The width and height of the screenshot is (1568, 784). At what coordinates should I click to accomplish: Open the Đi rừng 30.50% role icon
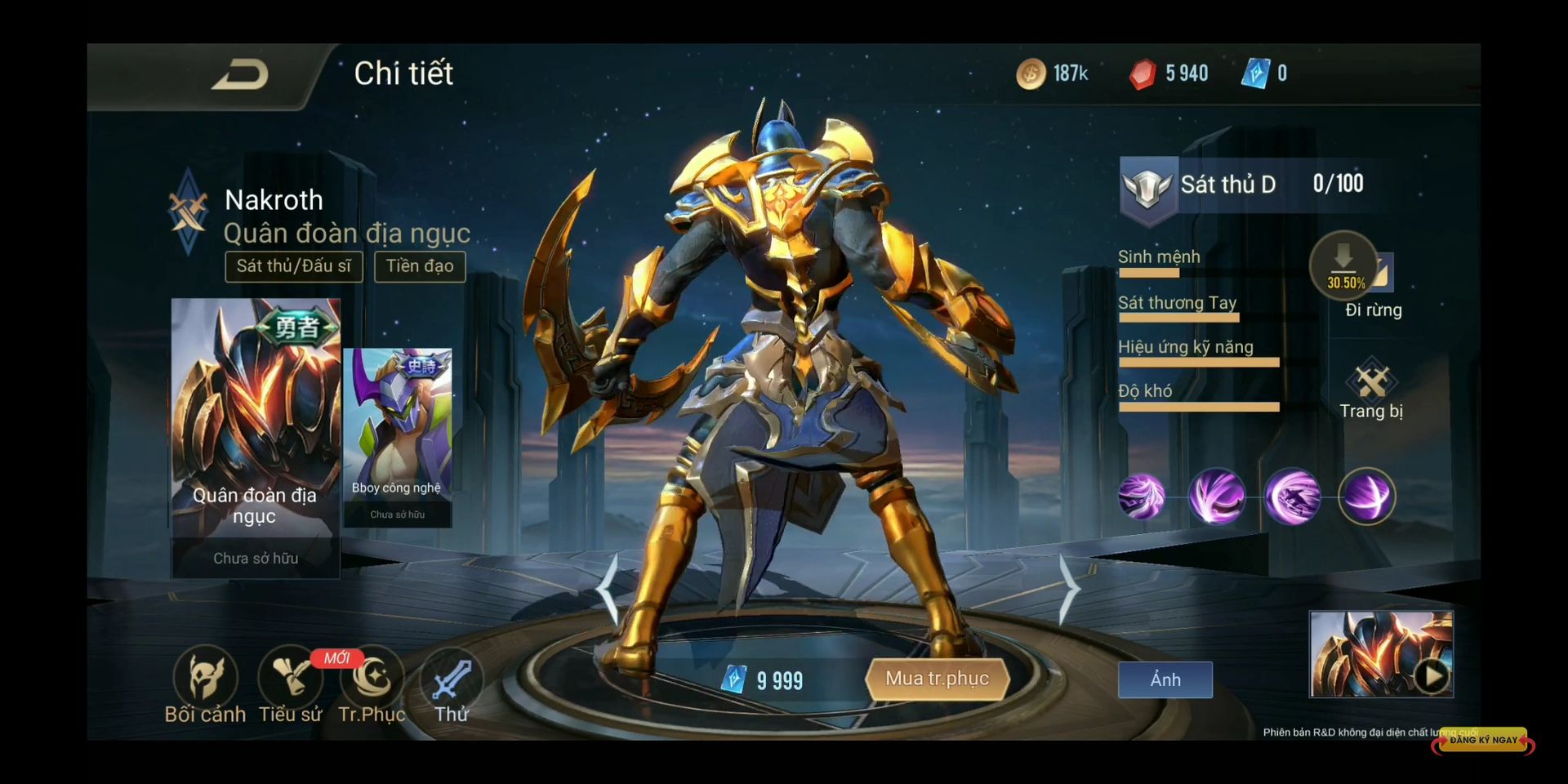[1344, 266]
